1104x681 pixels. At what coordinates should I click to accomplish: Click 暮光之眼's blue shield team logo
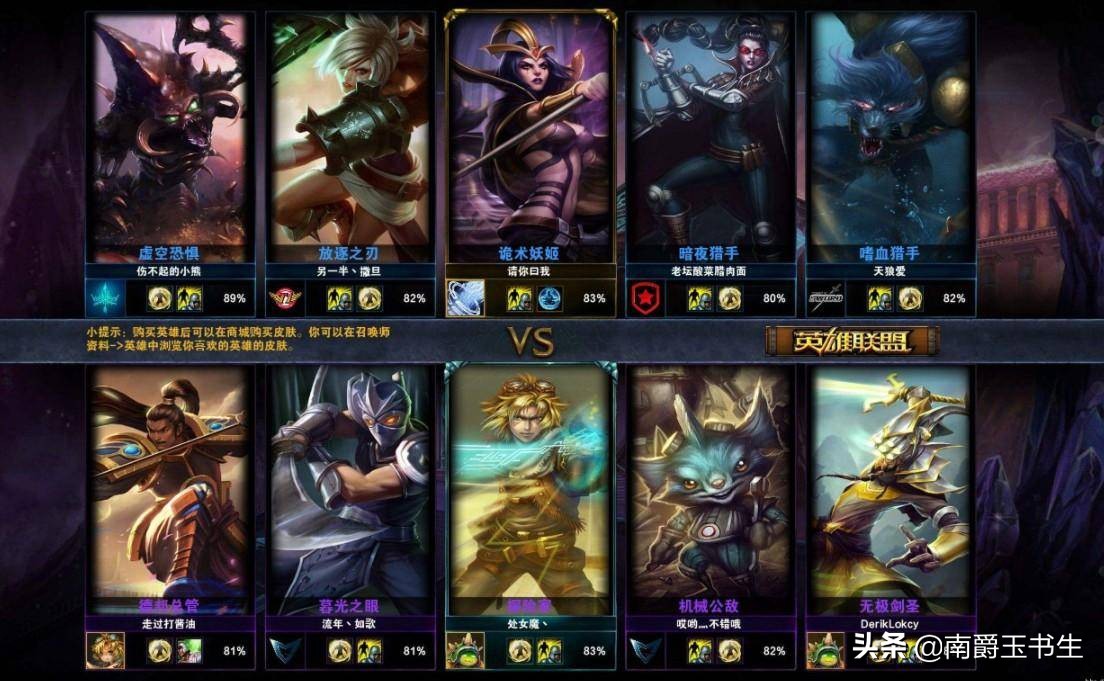284,651
